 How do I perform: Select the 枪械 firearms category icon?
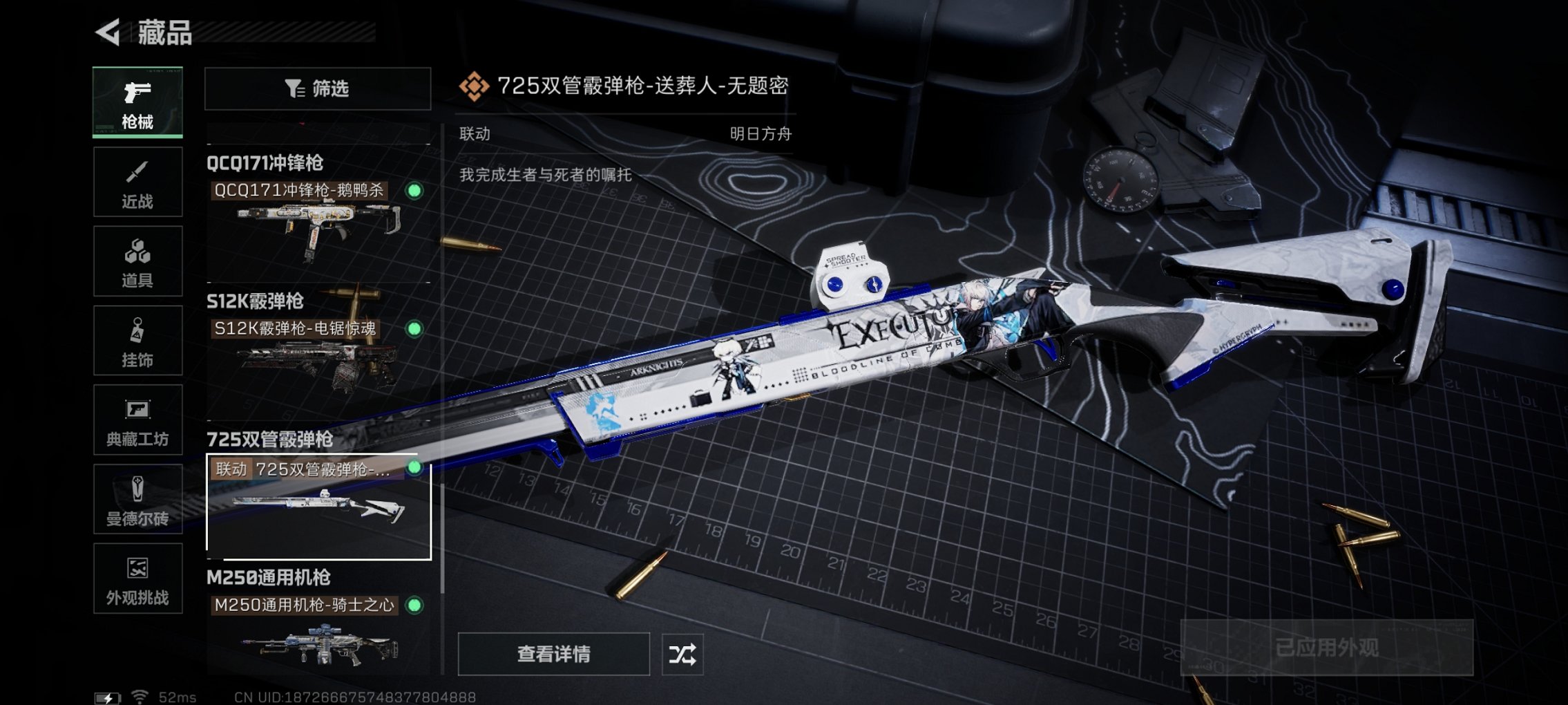137,102
